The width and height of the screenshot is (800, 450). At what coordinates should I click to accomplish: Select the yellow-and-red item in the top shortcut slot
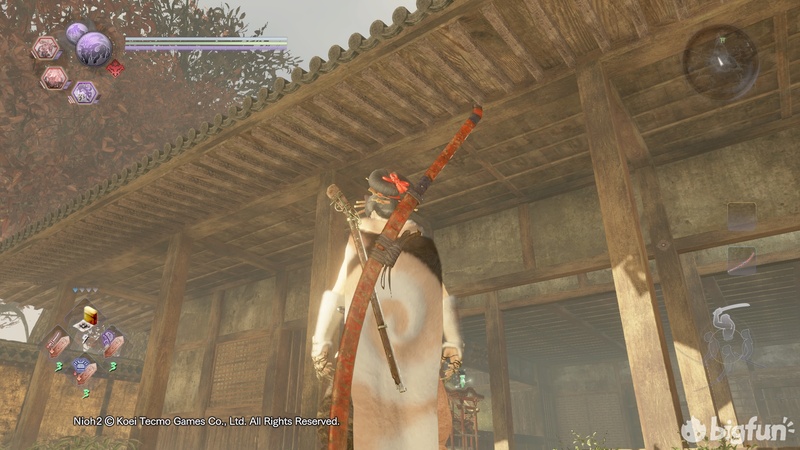coord(89,316)
